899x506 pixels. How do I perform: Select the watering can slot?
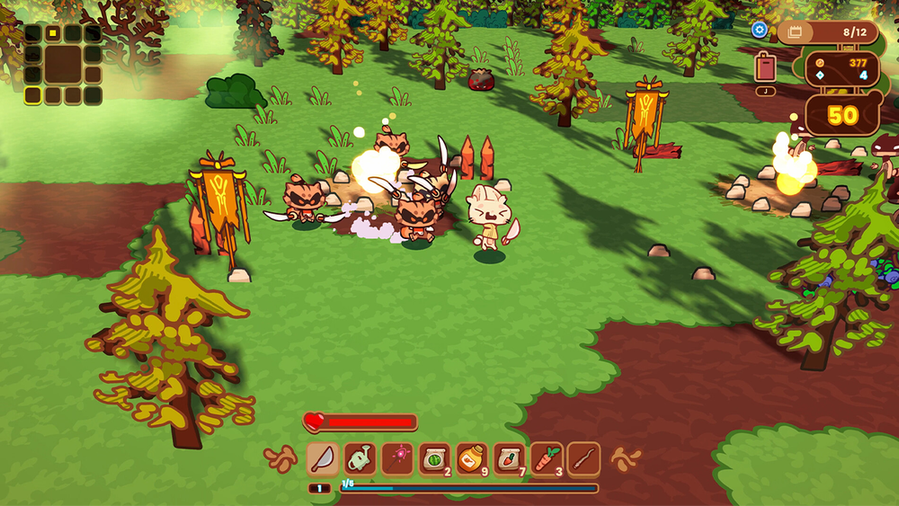360,459
